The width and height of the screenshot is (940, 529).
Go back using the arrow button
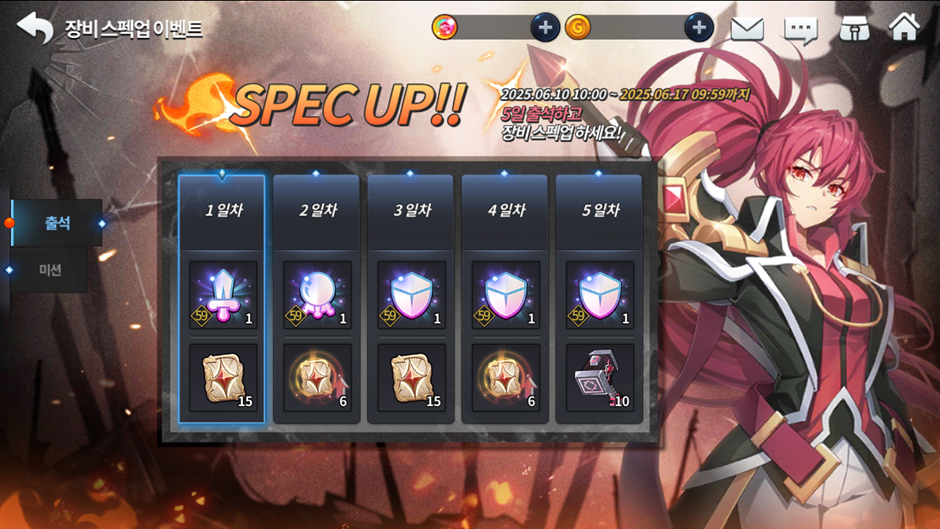pyautogui.click(x=35, y=28)
